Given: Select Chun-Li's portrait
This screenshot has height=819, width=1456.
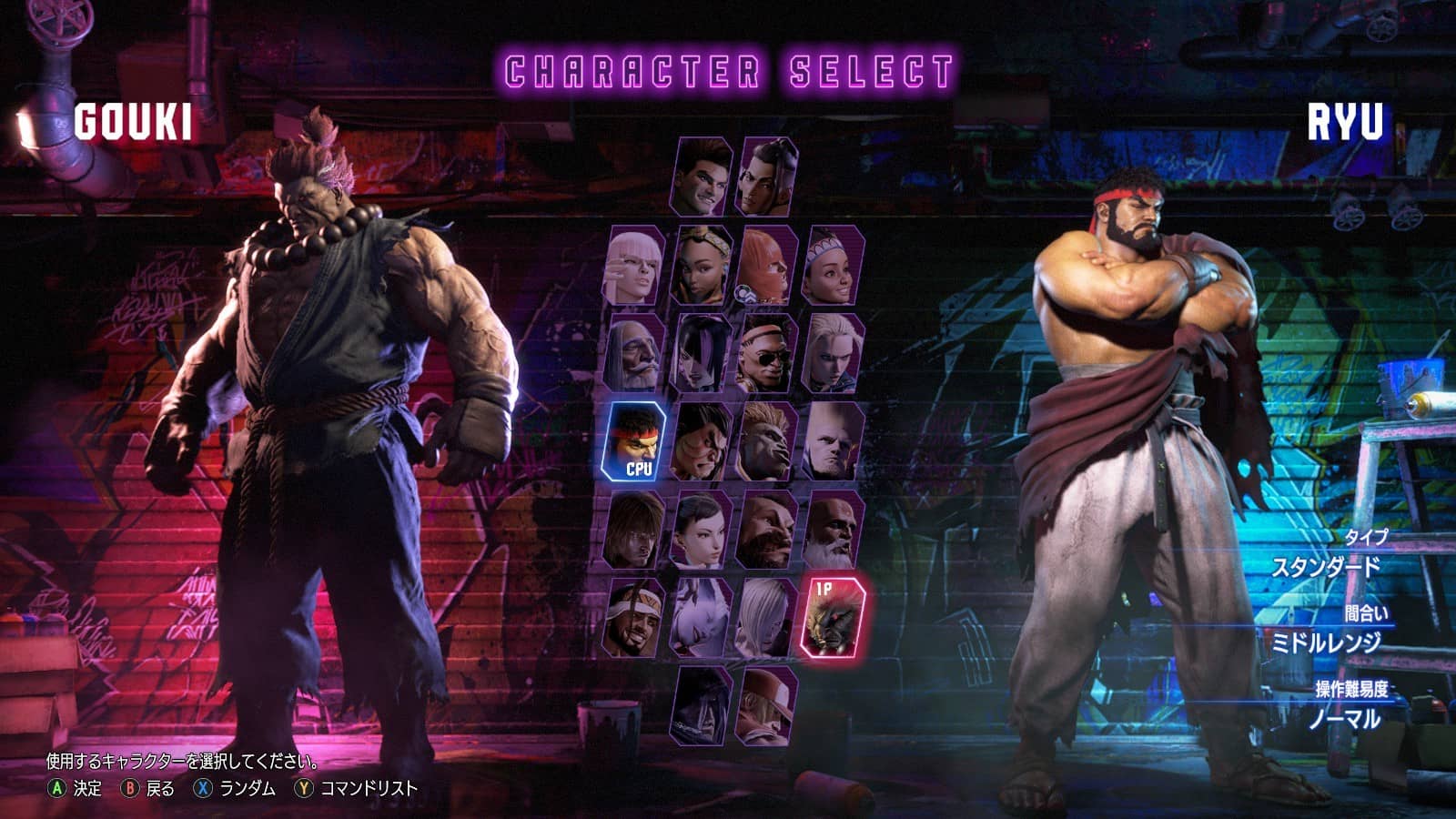Looking at the screenshot, I should [x=702, y=531].
